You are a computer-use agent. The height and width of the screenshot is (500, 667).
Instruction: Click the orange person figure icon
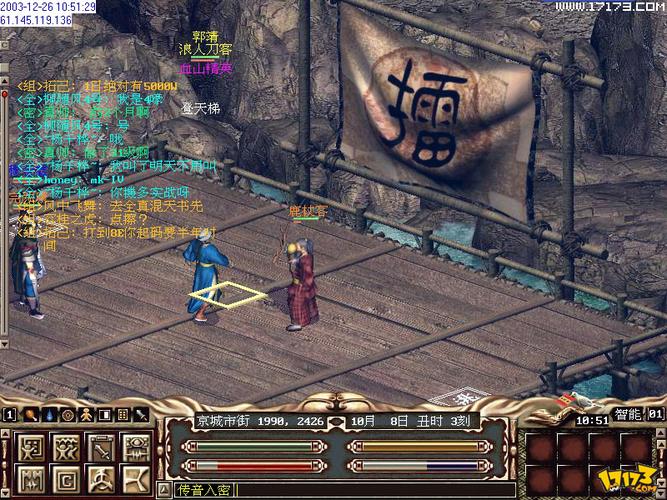point(87,414)
